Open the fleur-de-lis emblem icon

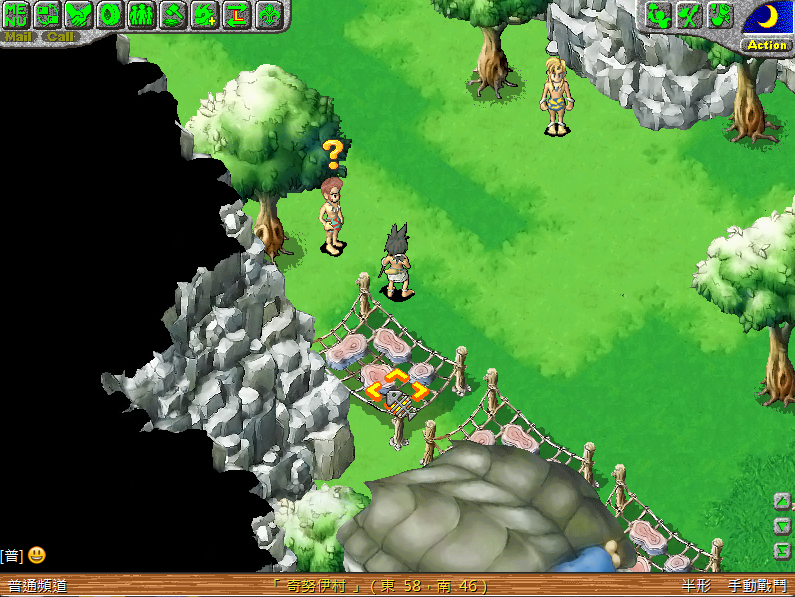pos(269,15)
